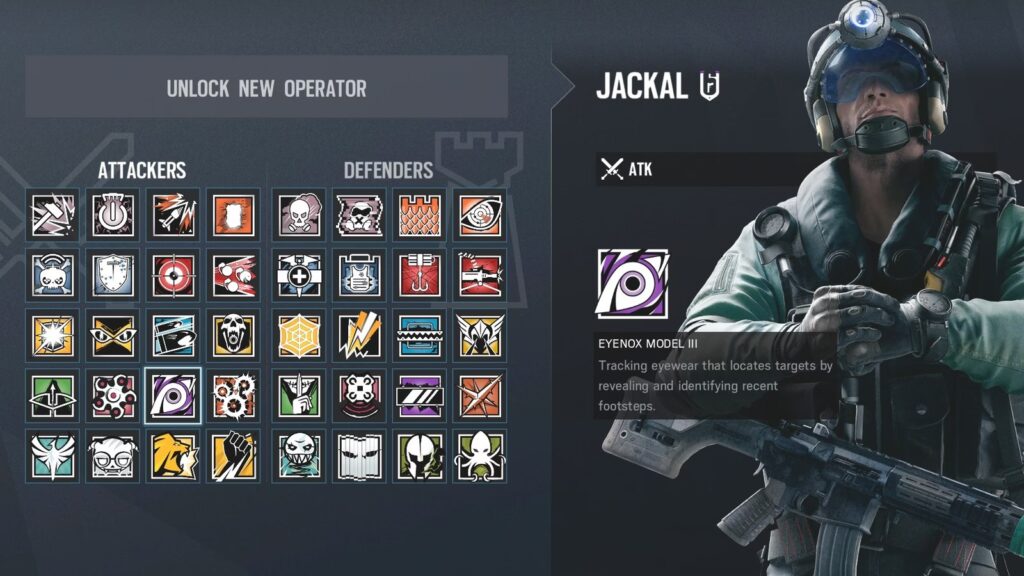The height and width of the screenshot is (576, 1024).
Task: Choose the Castle orange armor panel icon
Action: 418,214
